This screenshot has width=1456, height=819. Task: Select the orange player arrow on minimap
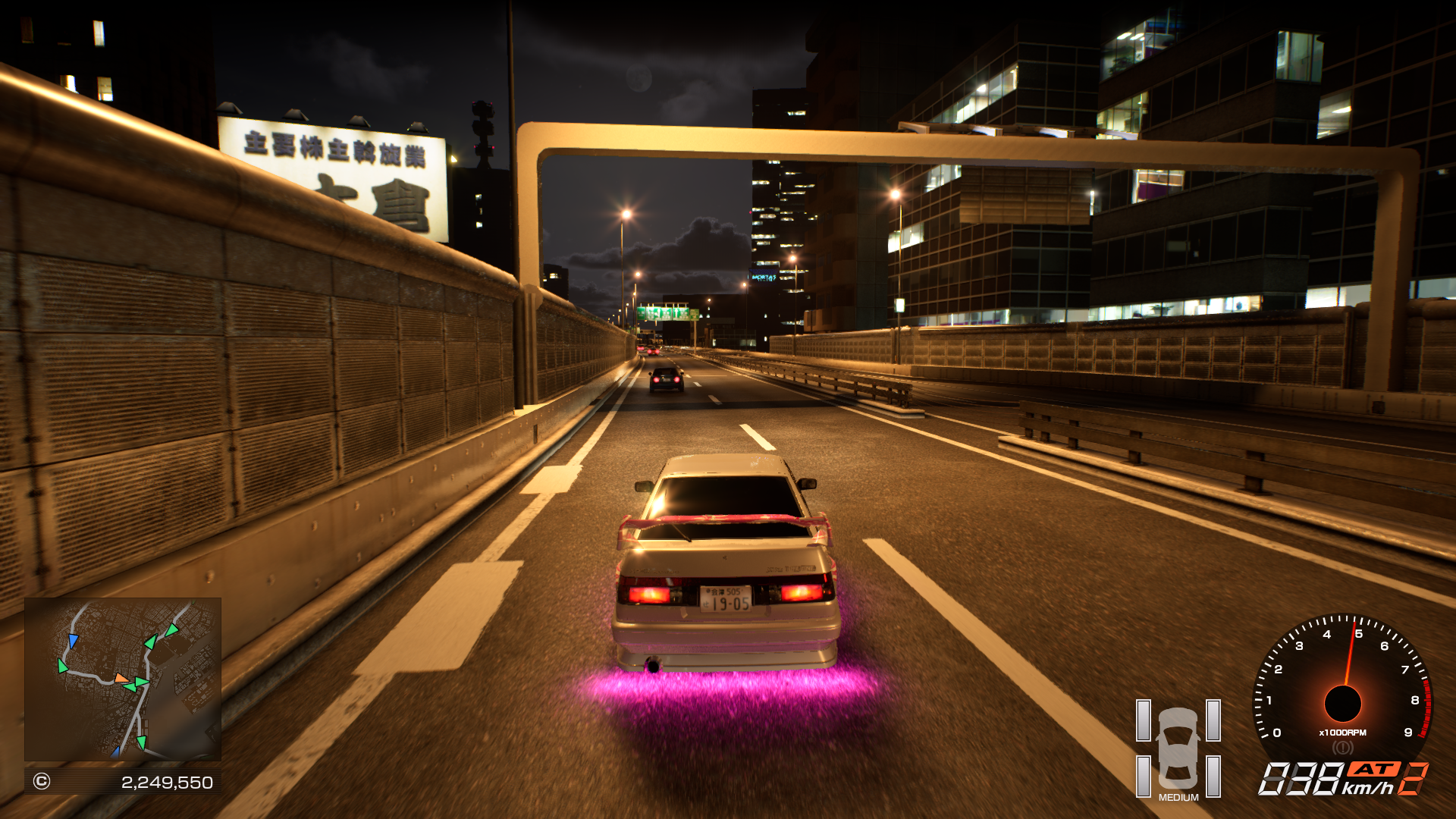coord(121,678)
